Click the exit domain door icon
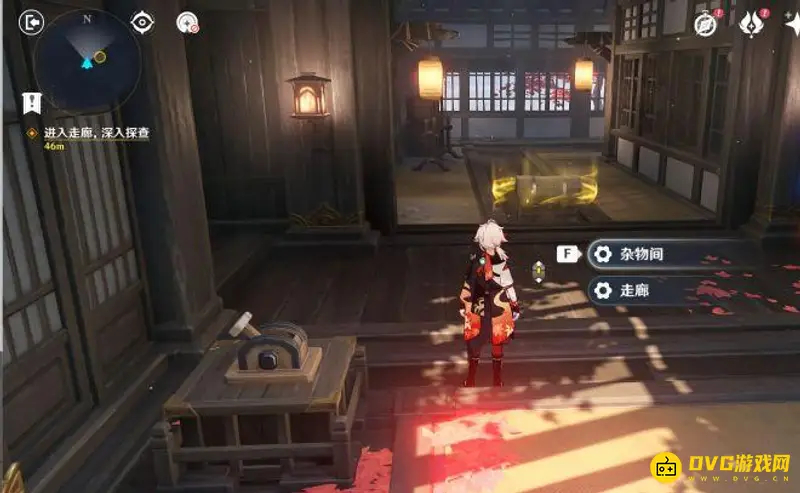Viewport: 800px width, 493px height. [32, 22]
